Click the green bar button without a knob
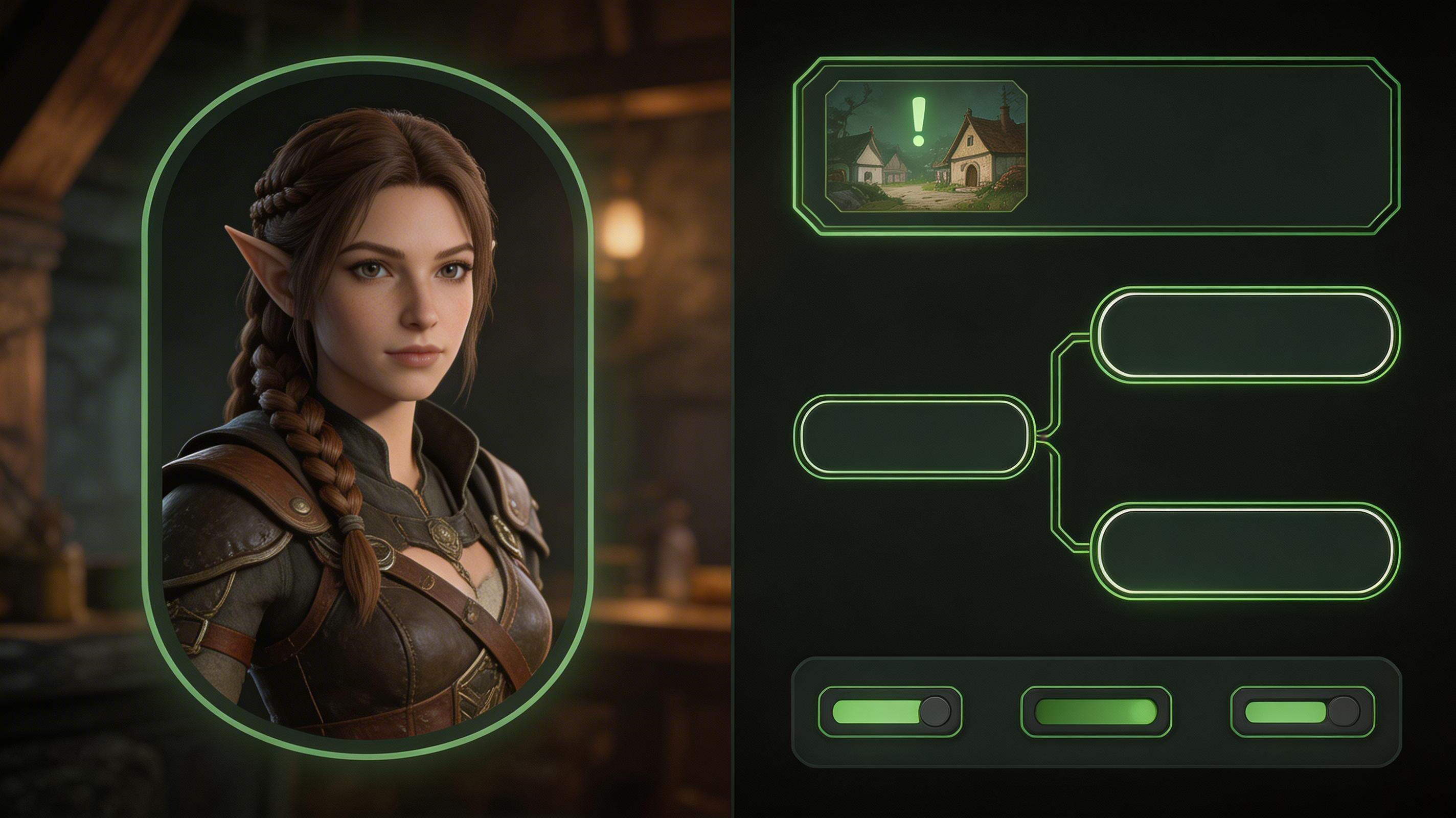Image resolution: width=1456 pixels, height=818 pixels. point(1096,711)
